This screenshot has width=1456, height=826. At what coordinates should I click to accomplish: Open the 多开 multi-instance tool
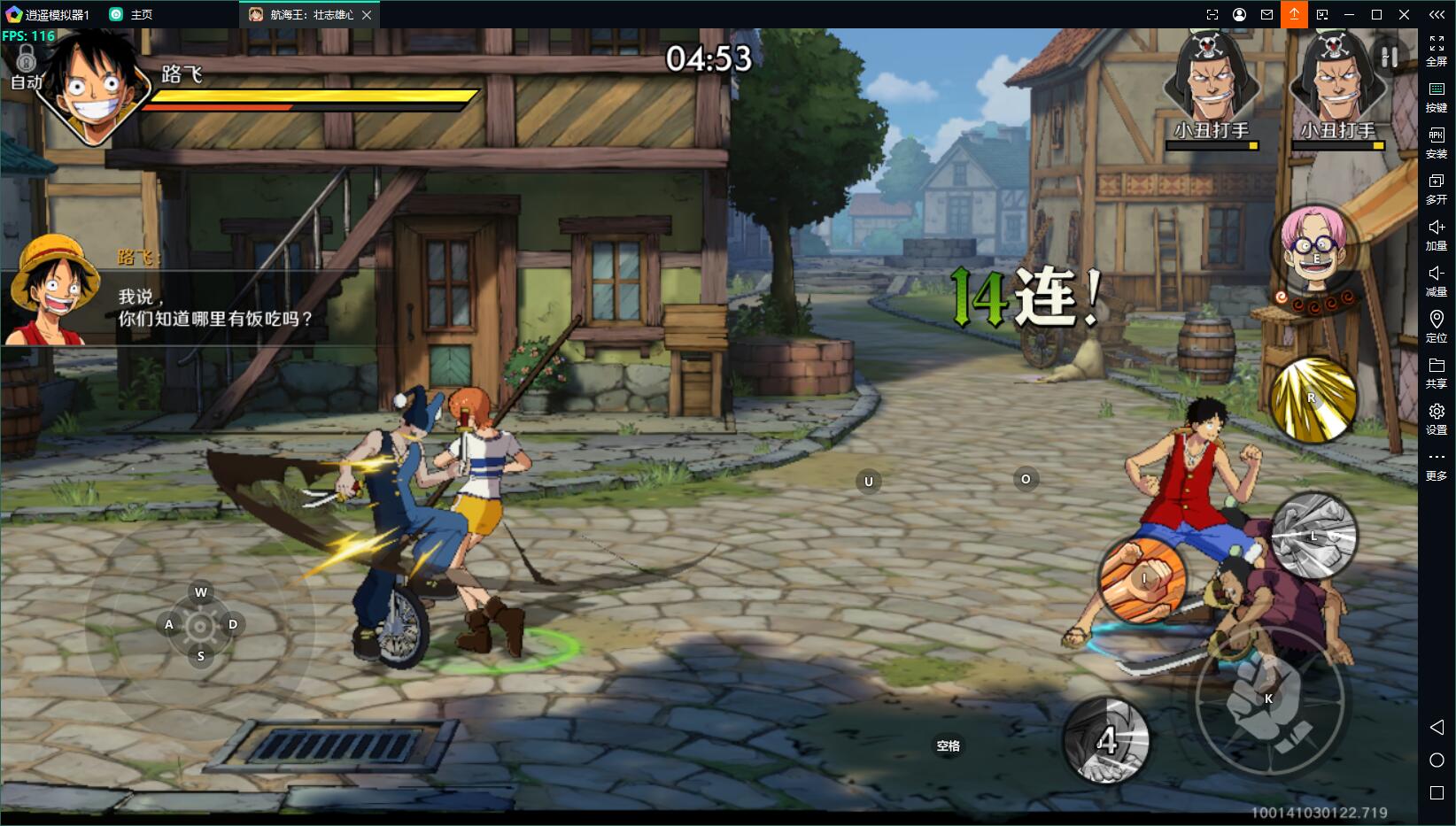tap(1437, 188)
